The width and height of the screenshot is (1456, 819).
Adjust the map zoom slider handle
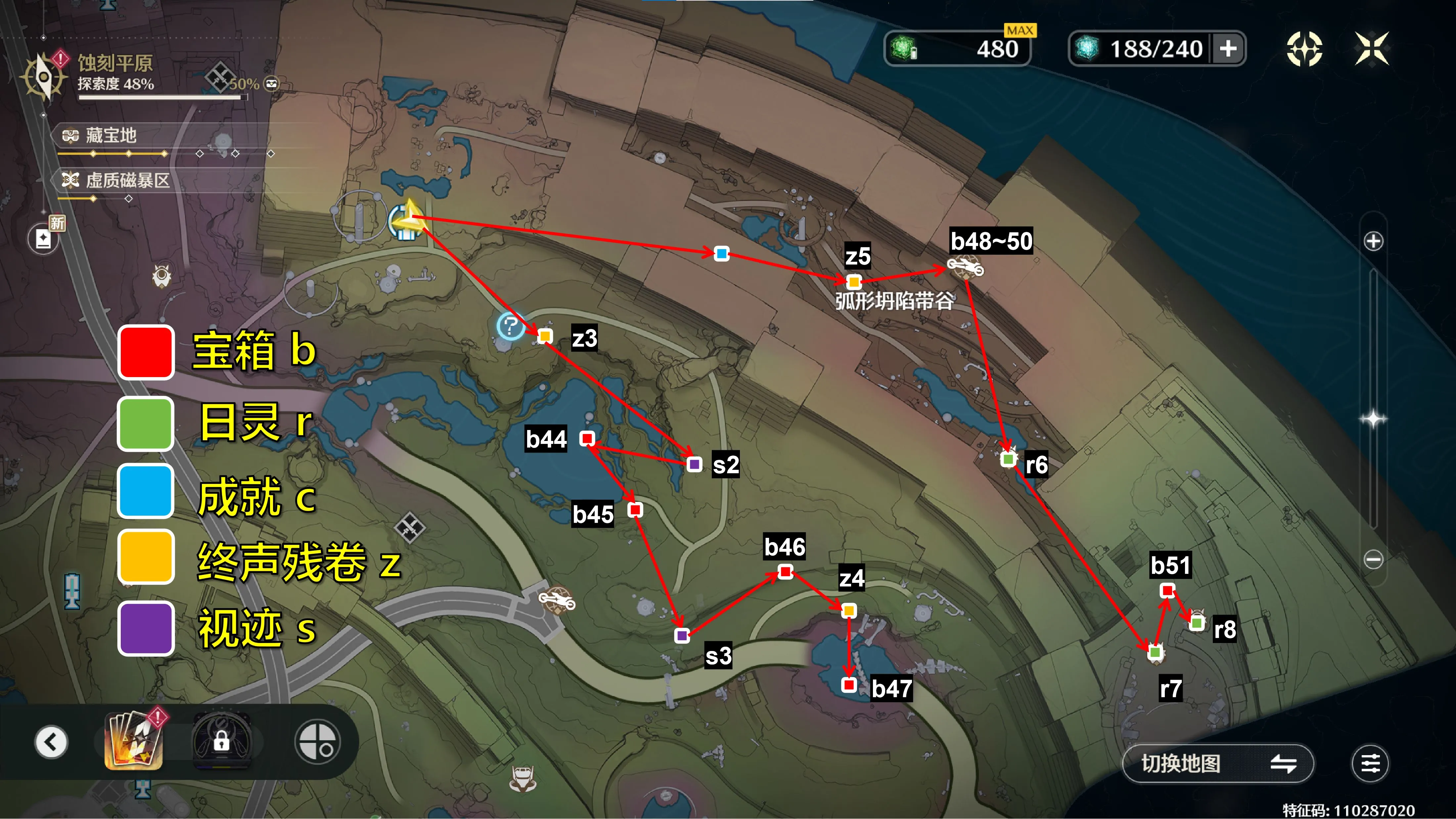[x=1373, y=419]
